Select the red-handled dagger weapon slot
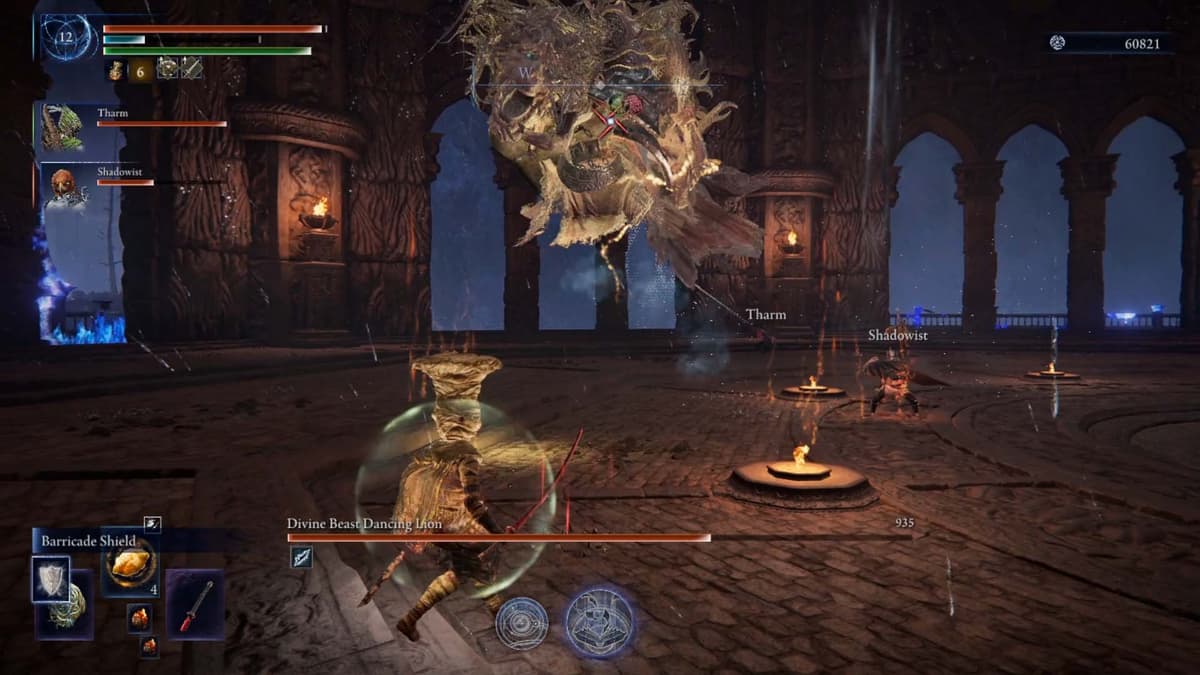Screen dimensions: 1200x675 tap(195, 605)
